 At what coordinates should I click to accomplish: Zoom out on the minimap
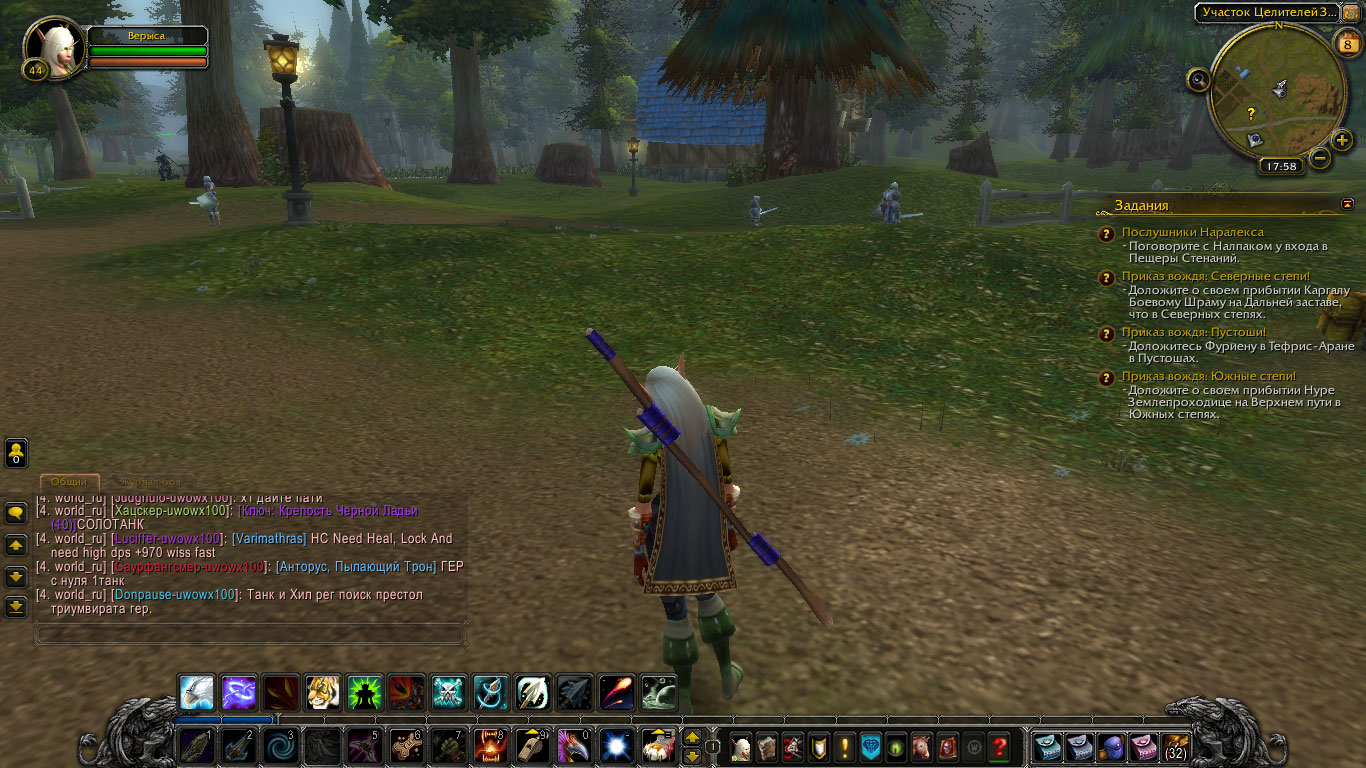(x=1320, y=158)
